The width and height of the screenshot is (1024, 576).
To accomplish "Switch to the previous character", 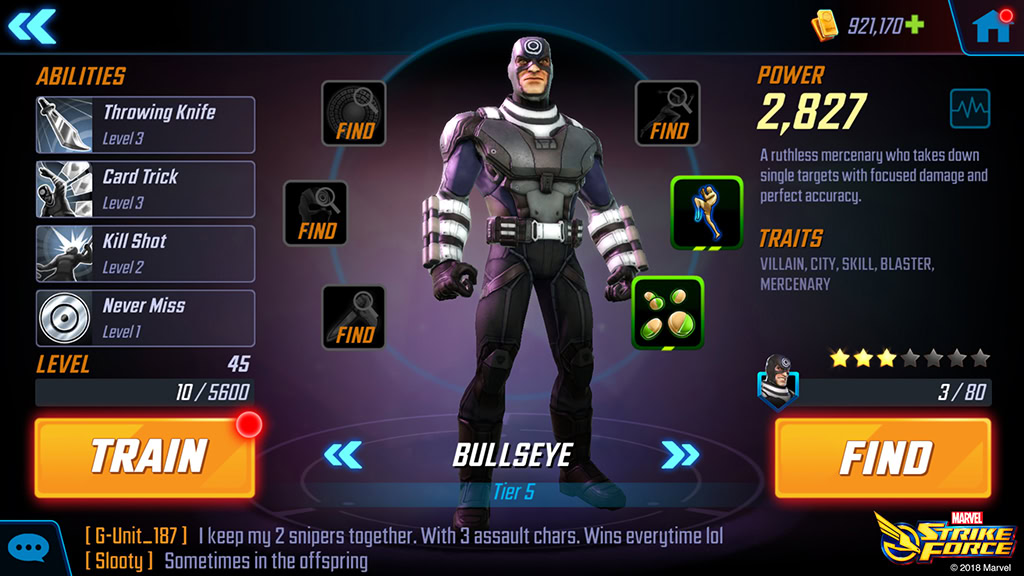I will point(343,456).
